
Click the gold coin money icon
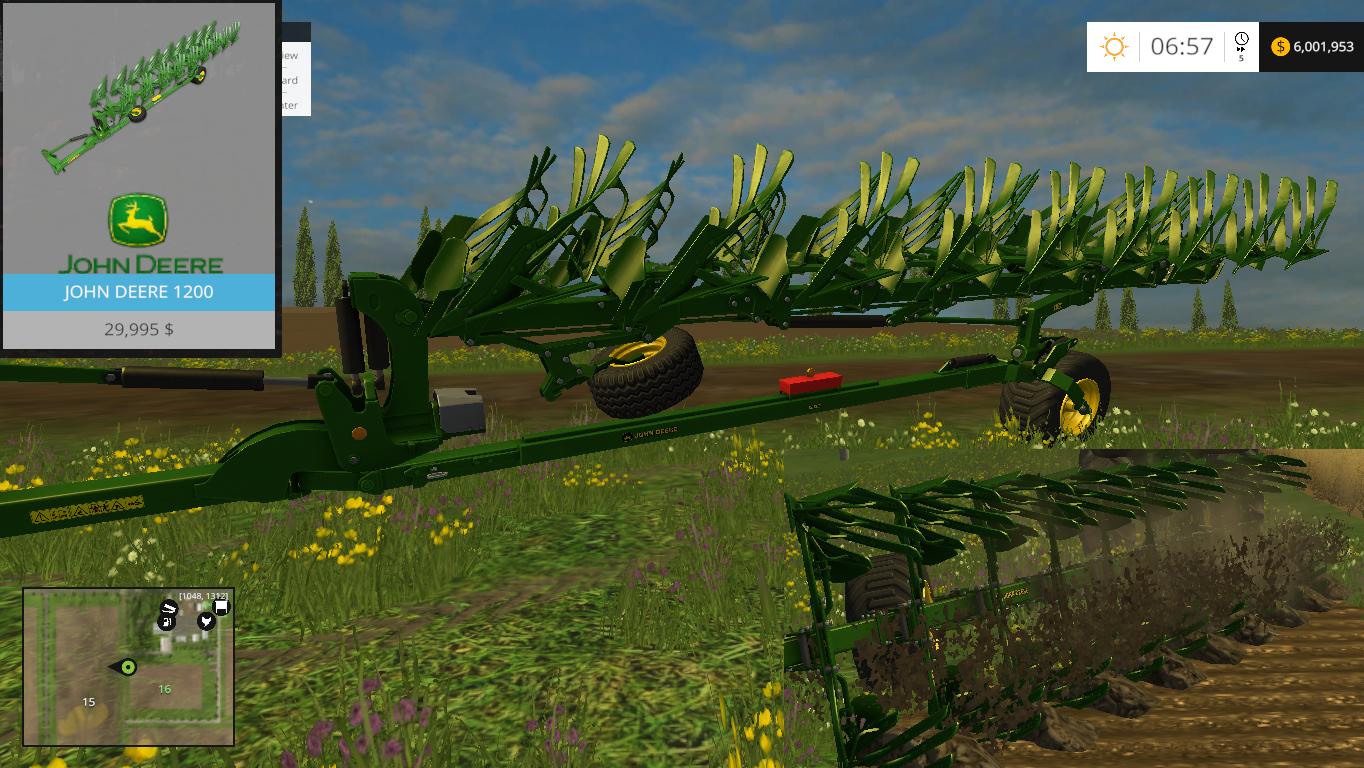coord(1281,46)
